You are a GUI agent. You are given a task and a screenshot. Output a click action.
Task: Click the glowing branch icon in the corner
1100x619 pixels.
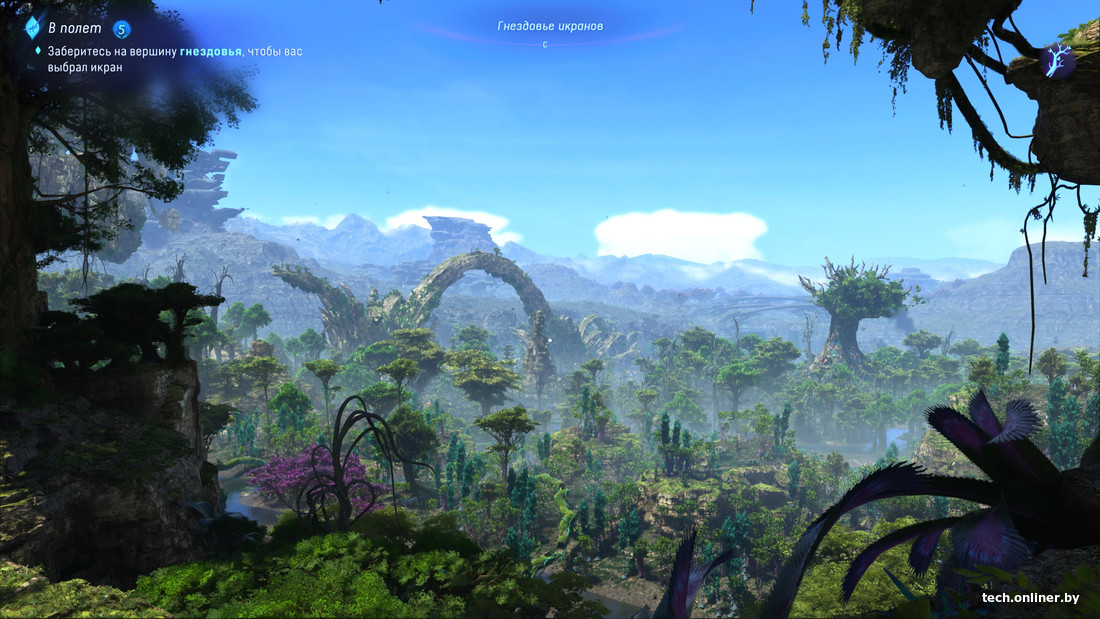point(1057,62)
